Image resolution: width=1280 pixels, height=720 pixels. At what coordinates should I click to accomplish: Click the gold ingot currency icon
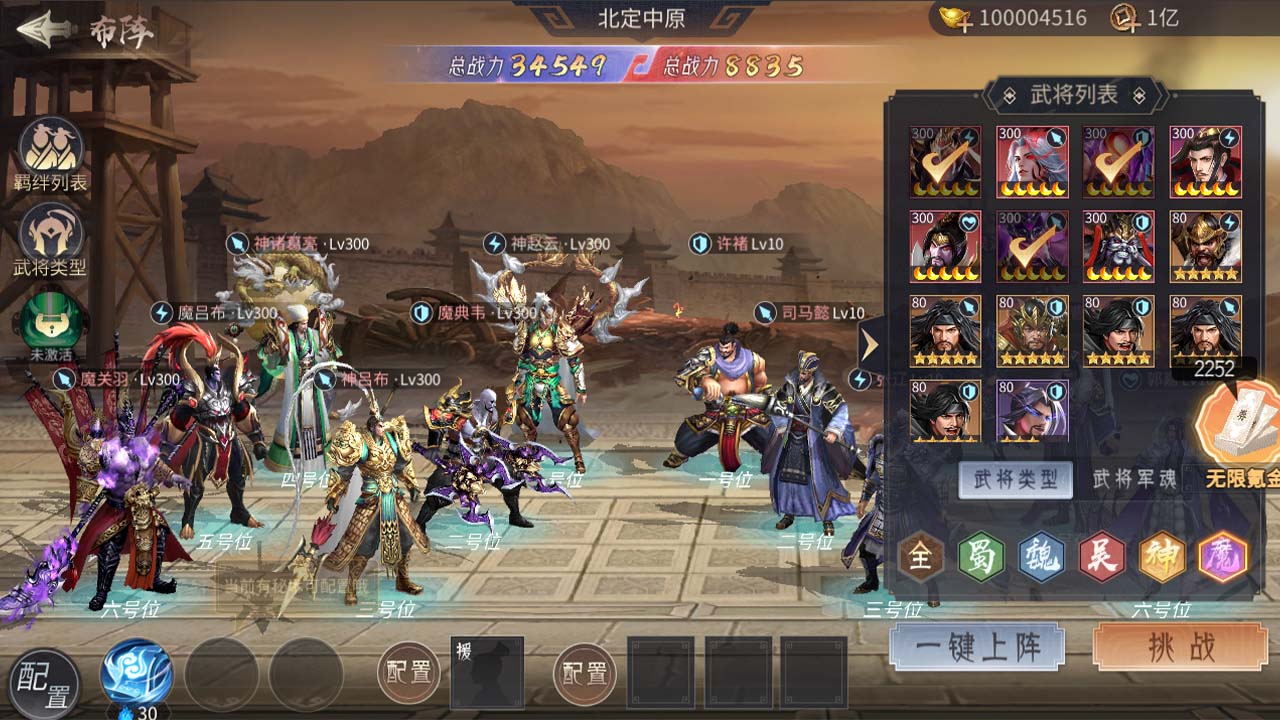(952, 18)
